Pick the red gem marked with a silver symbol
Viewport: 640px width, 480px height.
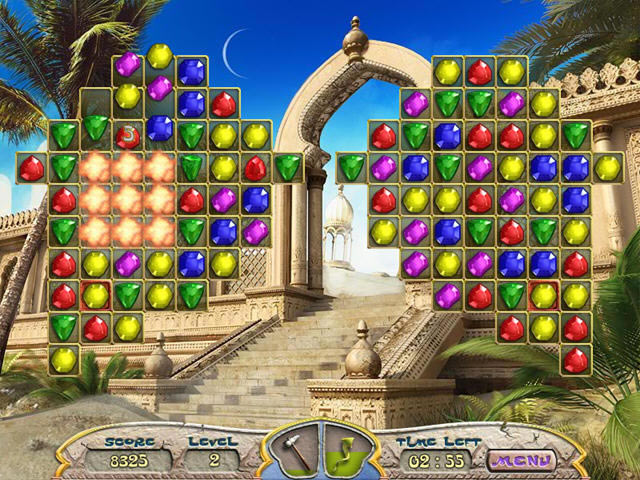(128, 134)
